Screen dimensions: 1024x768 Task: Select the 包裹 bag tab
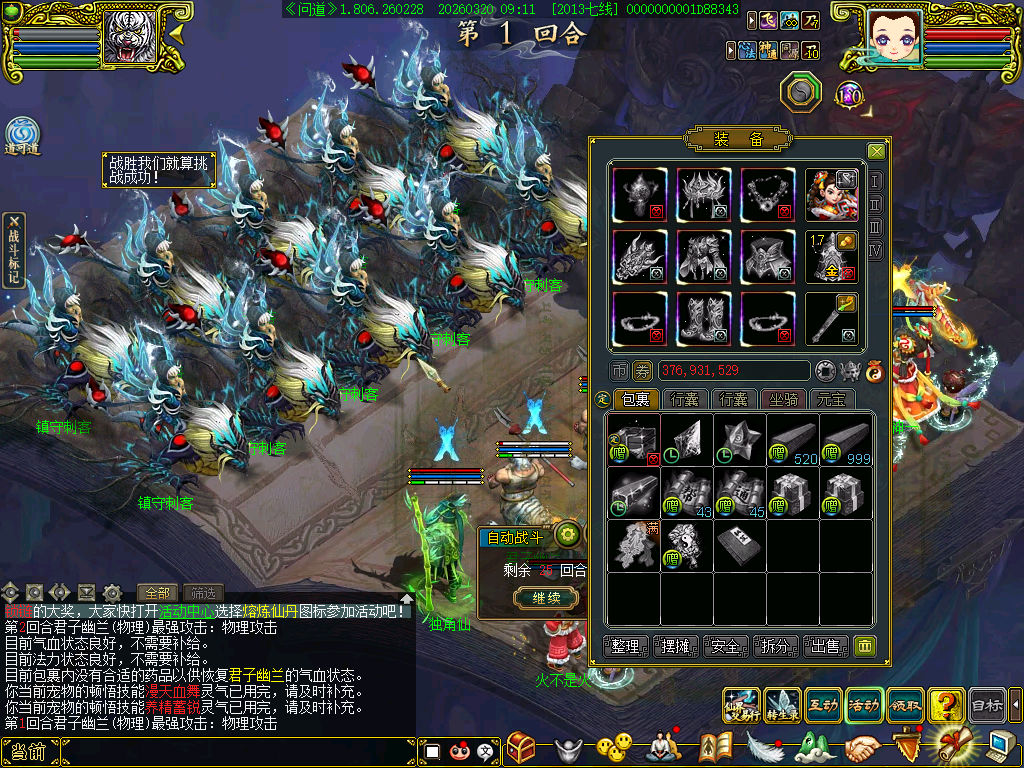pyautogui.click(x=635, y=399)
